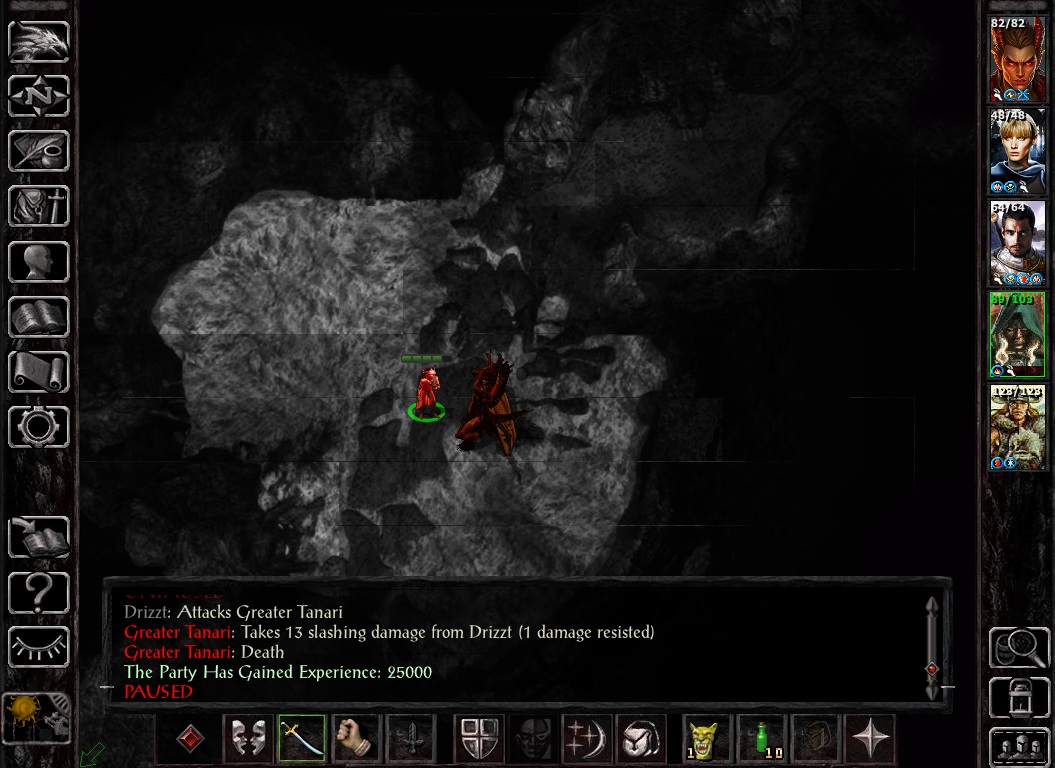Open the world map with the compass button
This screenshot has height=768, width=1055.
[x=39, y=97]
